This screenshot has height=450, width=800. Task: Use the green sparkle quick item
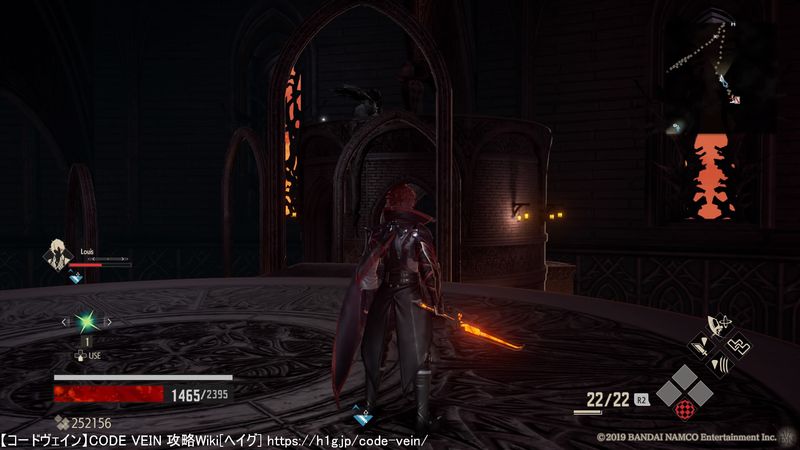86,322
